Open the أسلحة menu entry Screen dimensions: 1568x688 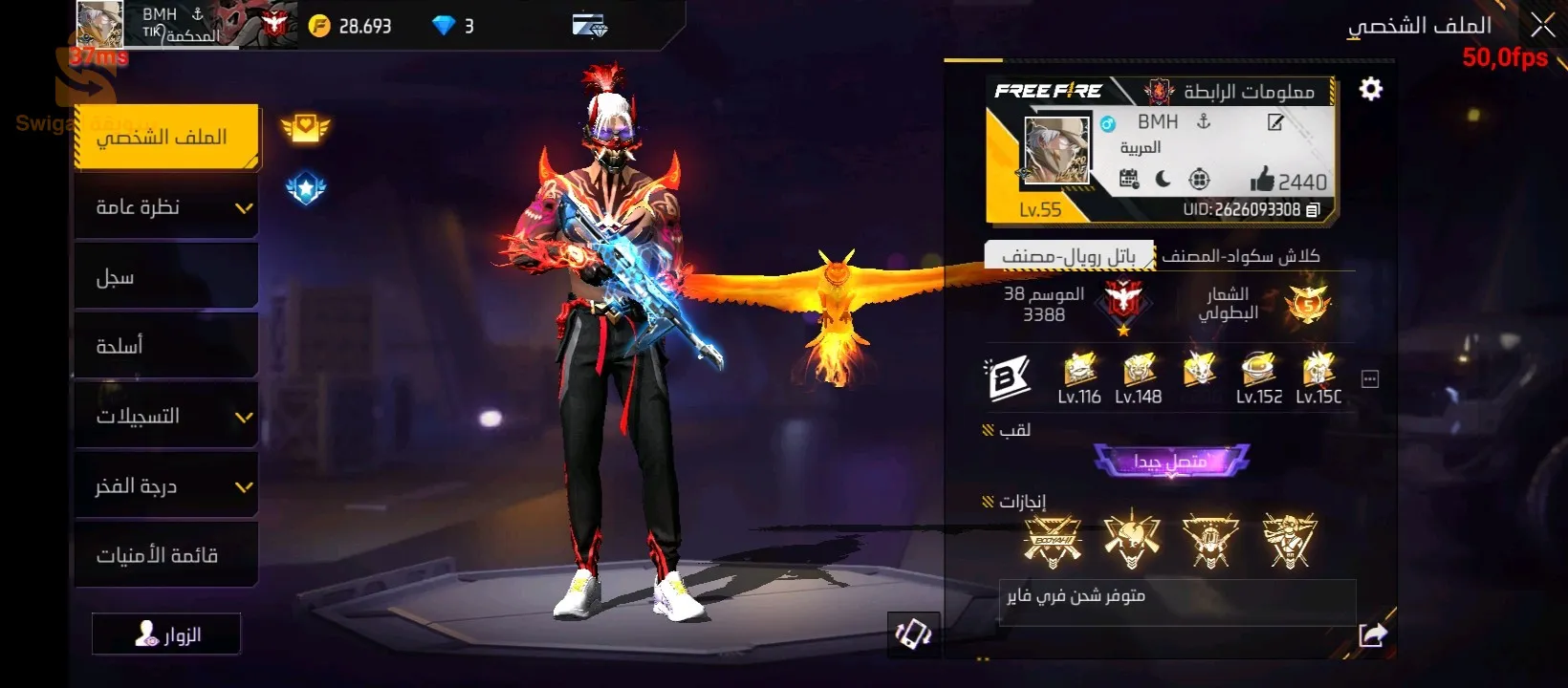(x=165, y=346)
